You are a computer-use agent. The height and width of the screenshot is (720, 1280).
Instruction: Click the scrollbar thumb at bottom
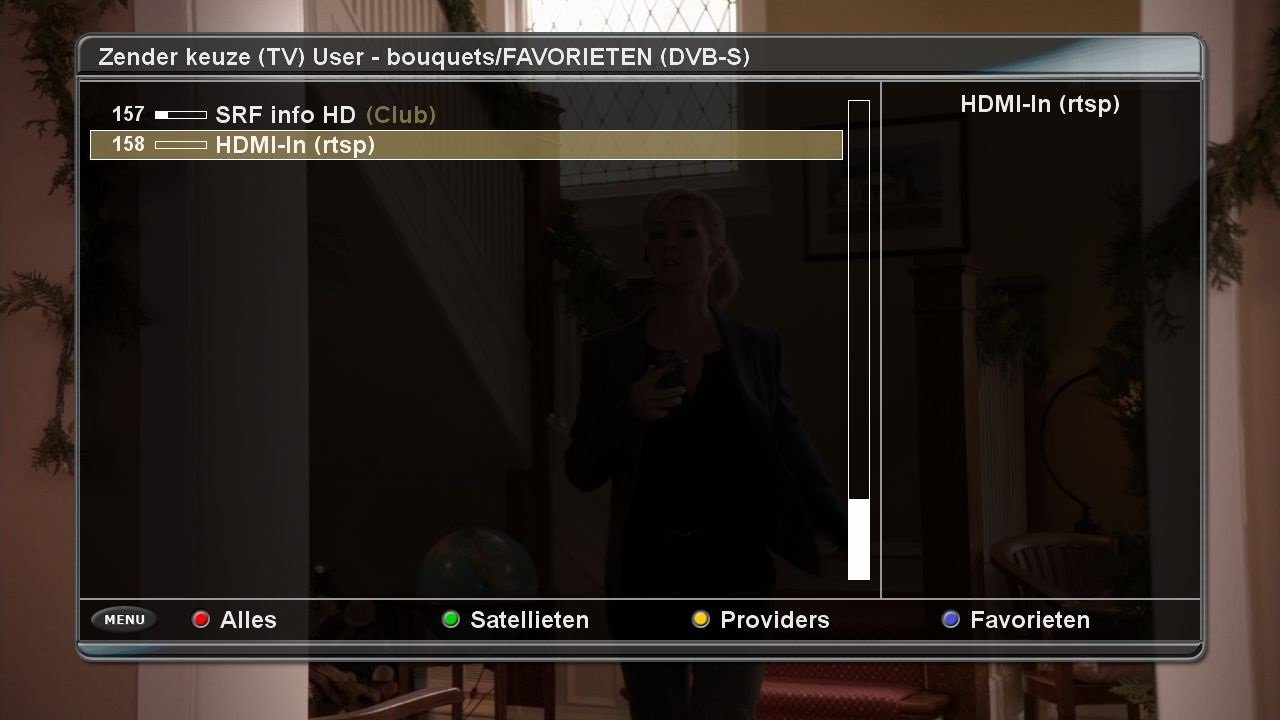858,539
